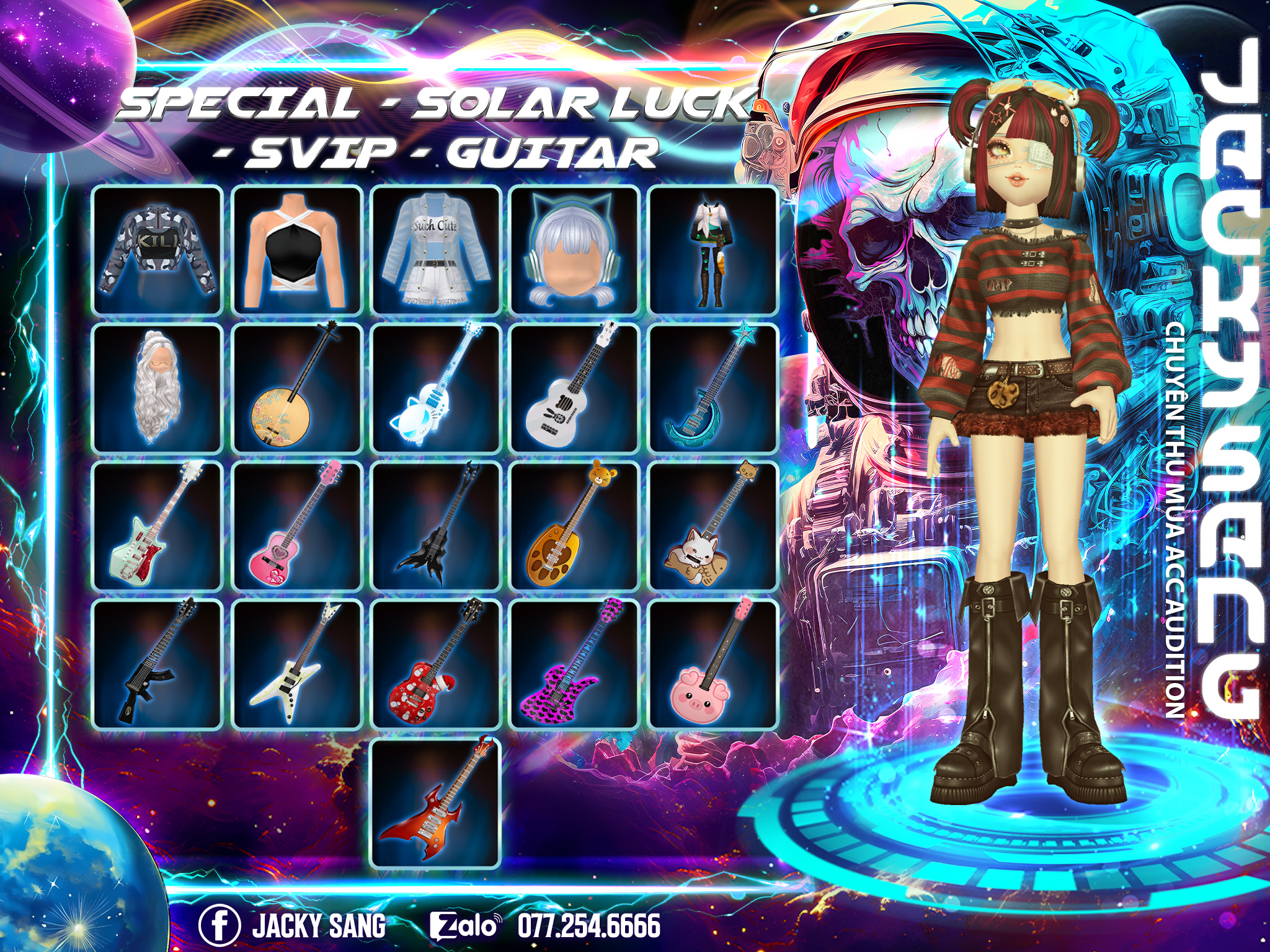
Task: Select the white and red electric guitar
Action: [x=158, y=527]
